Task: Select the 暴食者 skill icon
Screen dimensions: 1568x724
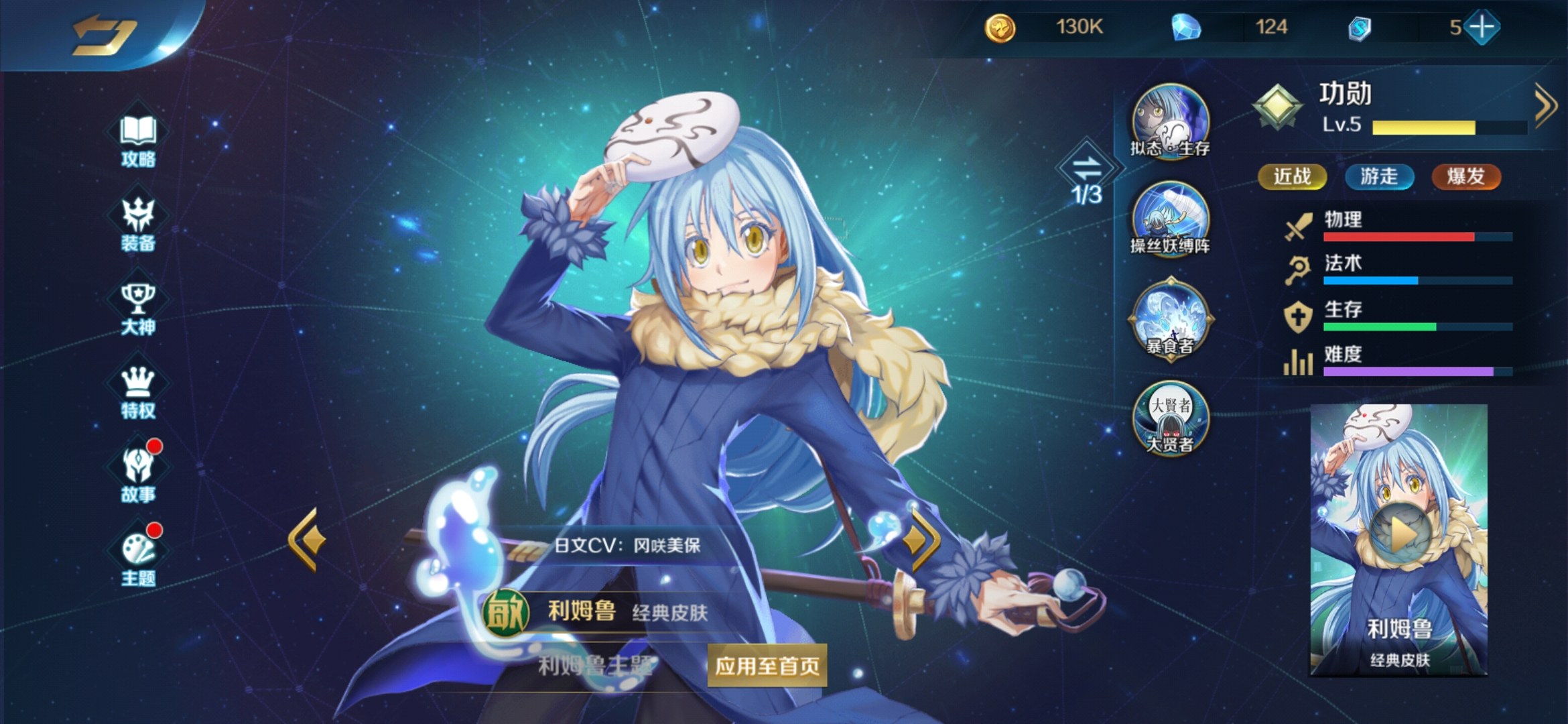Action: click(x=1170, y=319)
